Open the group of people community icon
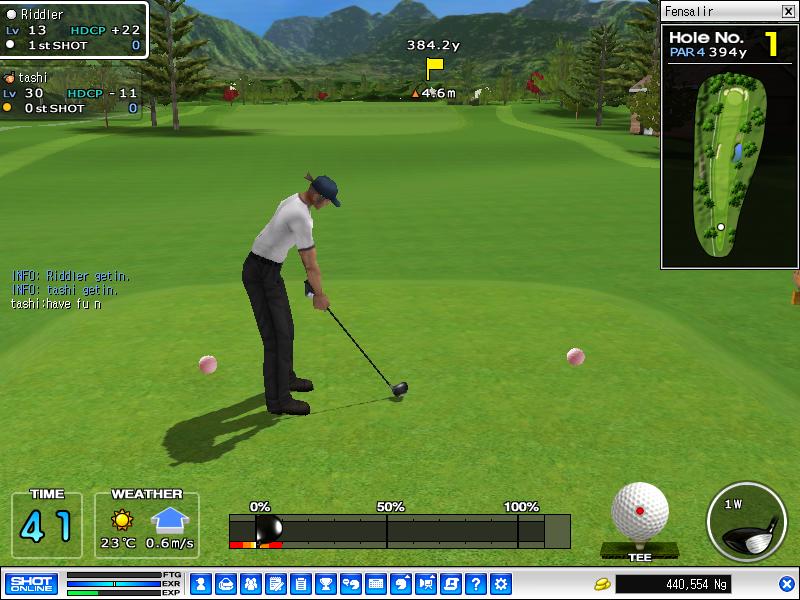 coord(250,584)
